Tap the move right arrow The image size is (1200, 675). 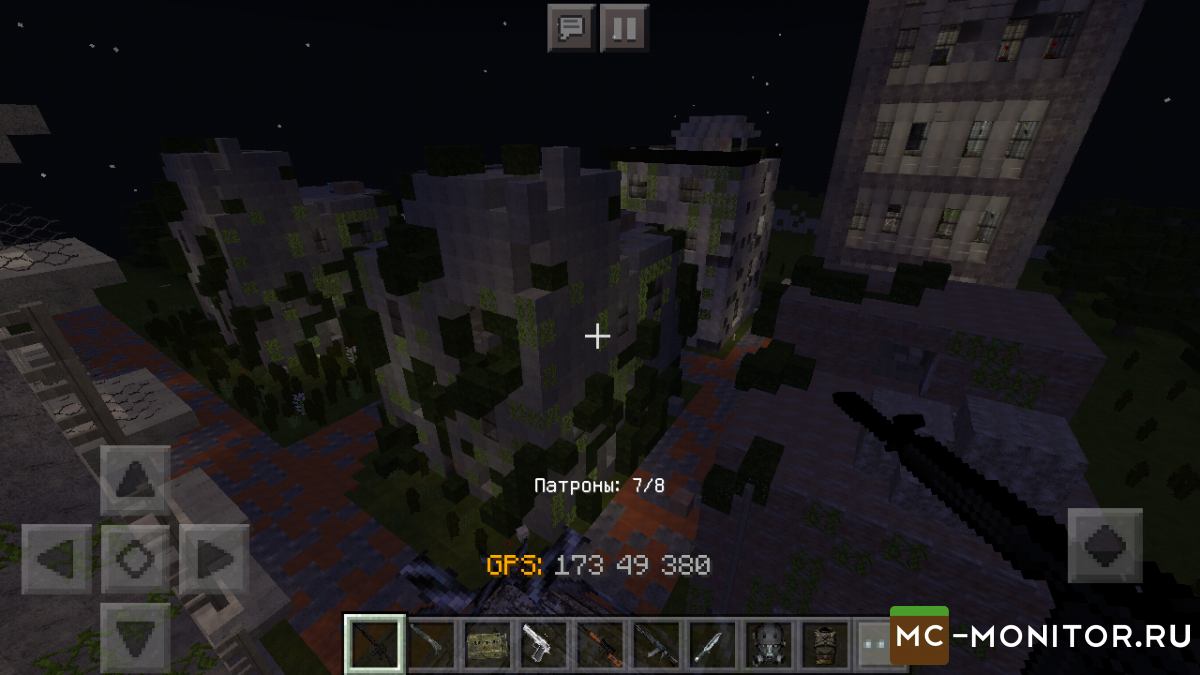click(212, 558)
